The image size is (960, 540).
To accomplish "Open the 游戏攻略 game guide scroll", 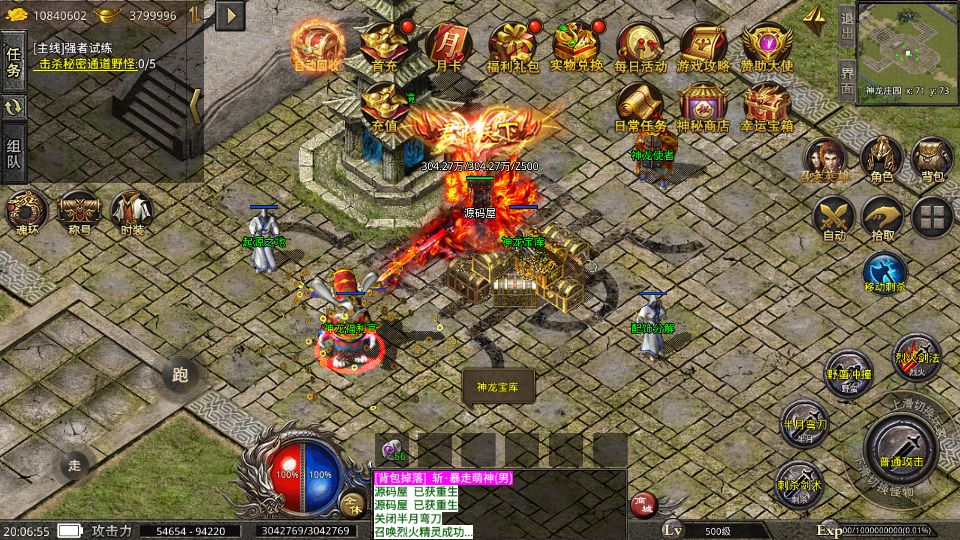I will pyautogui.click(x=703, y=45).
